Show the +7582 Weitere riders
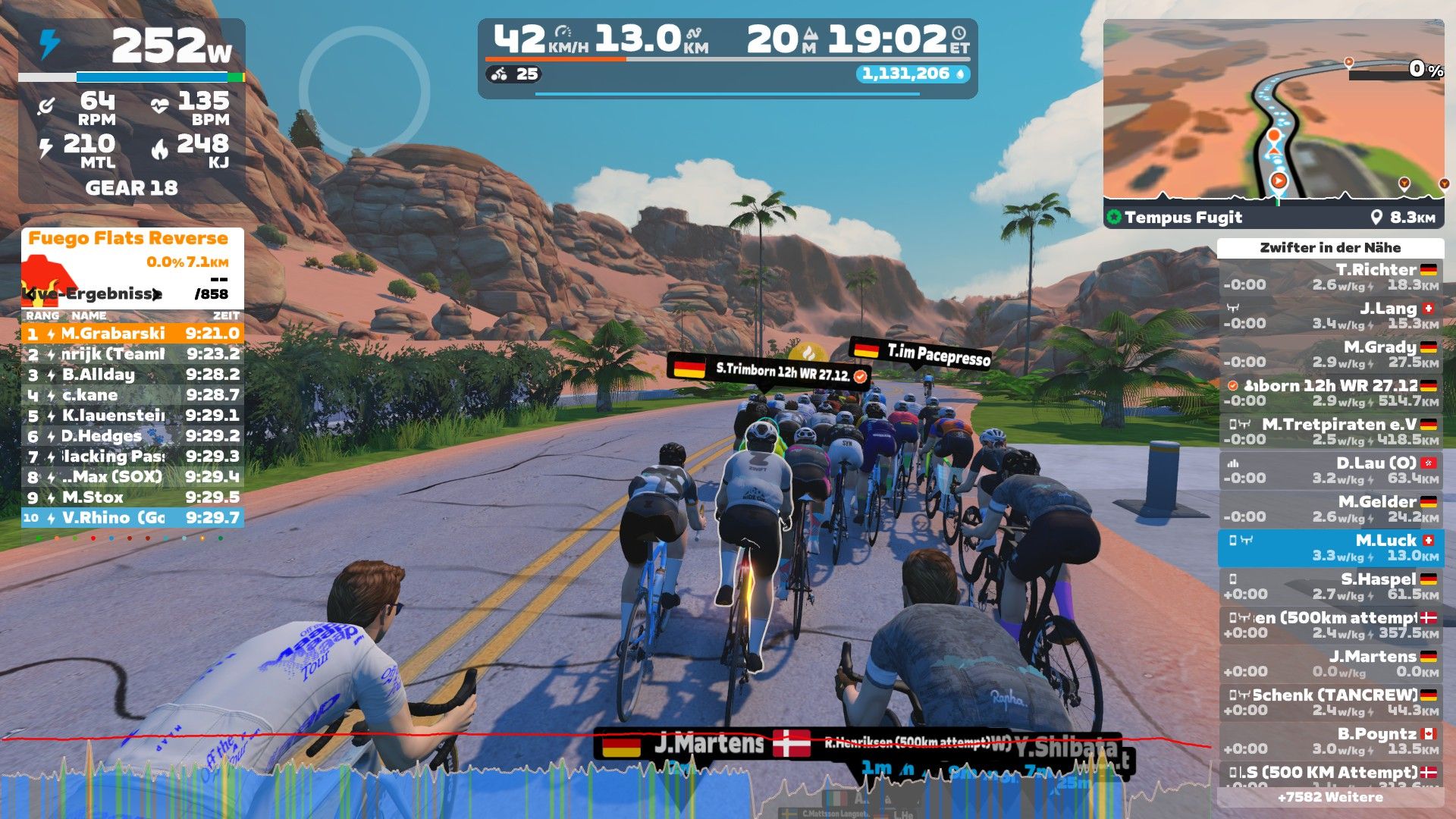Viewport: 1456px width, 819px height. coord(1330,797)
